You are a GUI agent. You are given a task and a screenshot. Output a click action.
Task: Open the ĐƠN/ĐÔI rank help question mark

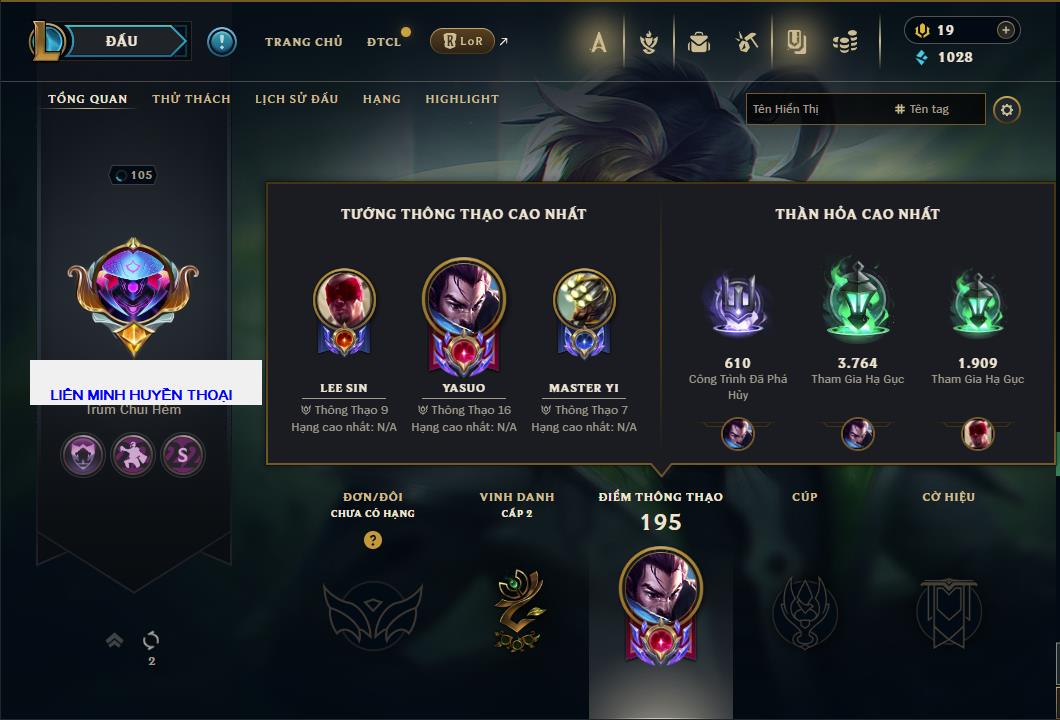pyautogui.click(x=373, y=540)
